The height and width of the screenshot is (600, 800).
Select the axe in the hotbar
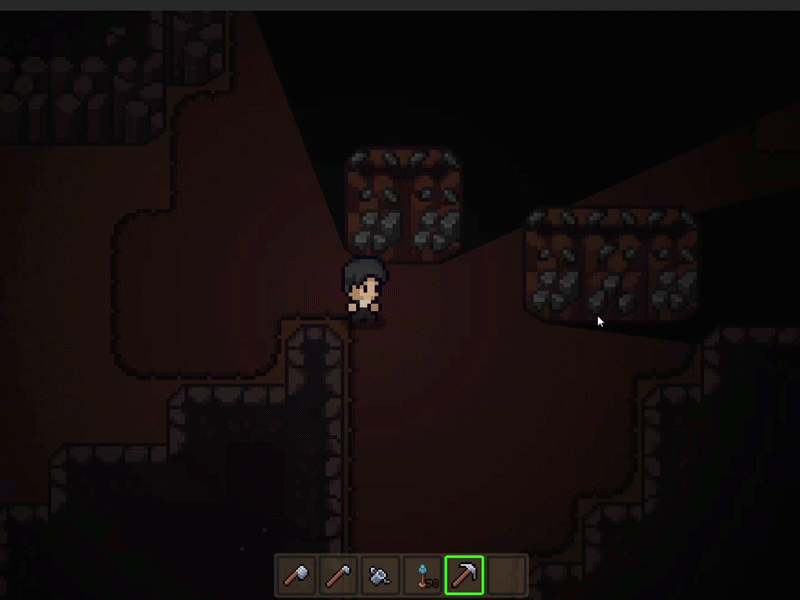295,576
